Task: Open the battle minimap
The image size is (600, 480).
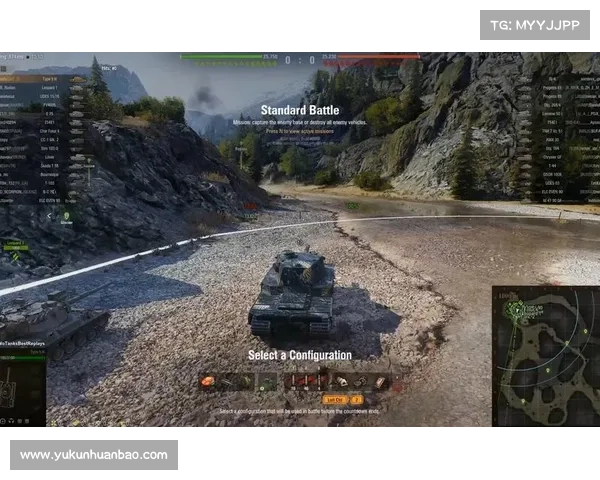Action: coord(545,356)
